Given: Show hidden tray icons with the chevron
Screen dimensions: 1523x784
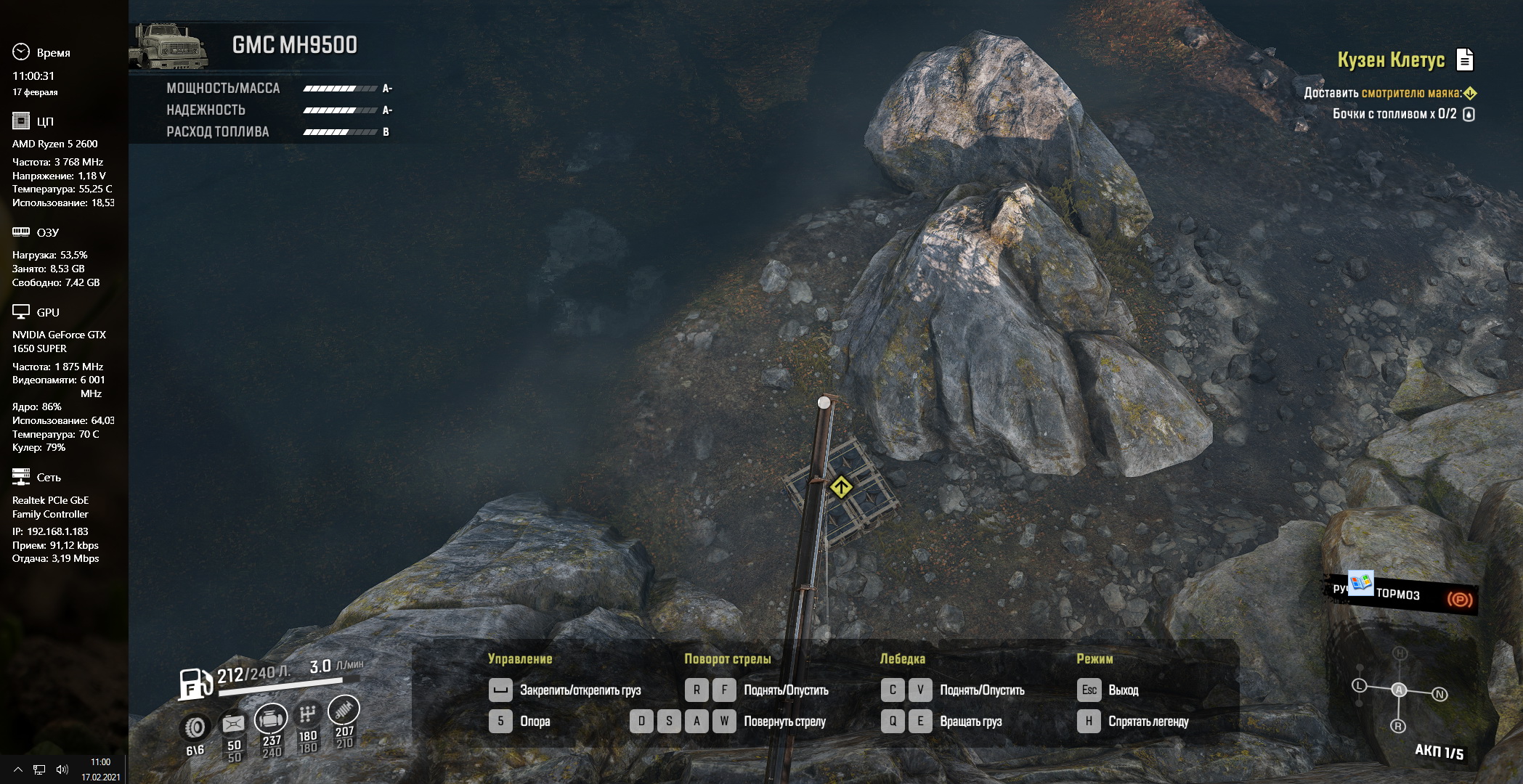Looking at the screenshot, I should click(18, 769).
